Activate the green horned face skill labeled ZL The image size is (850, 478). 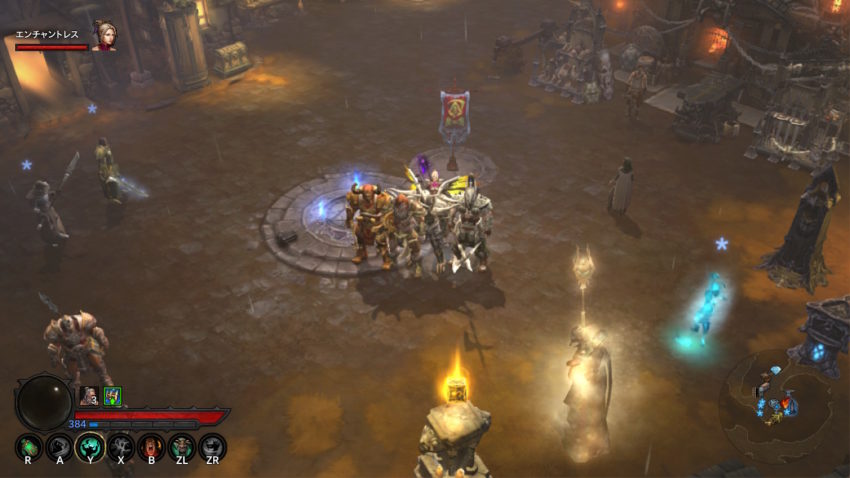[x=182, y=446]
